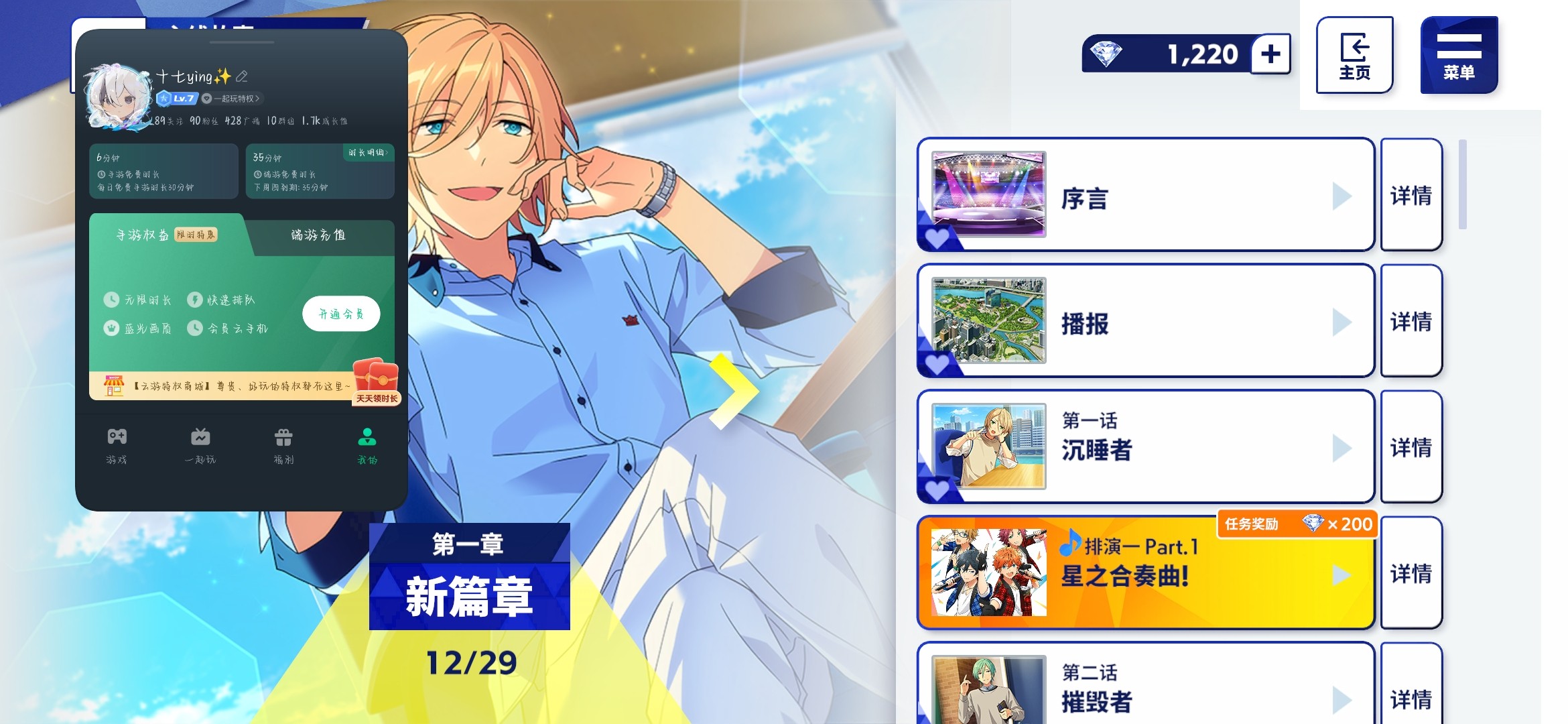Go to next chapter with yellow arrow
Viewport: 1568px width, 724px height.
[732, 391]
